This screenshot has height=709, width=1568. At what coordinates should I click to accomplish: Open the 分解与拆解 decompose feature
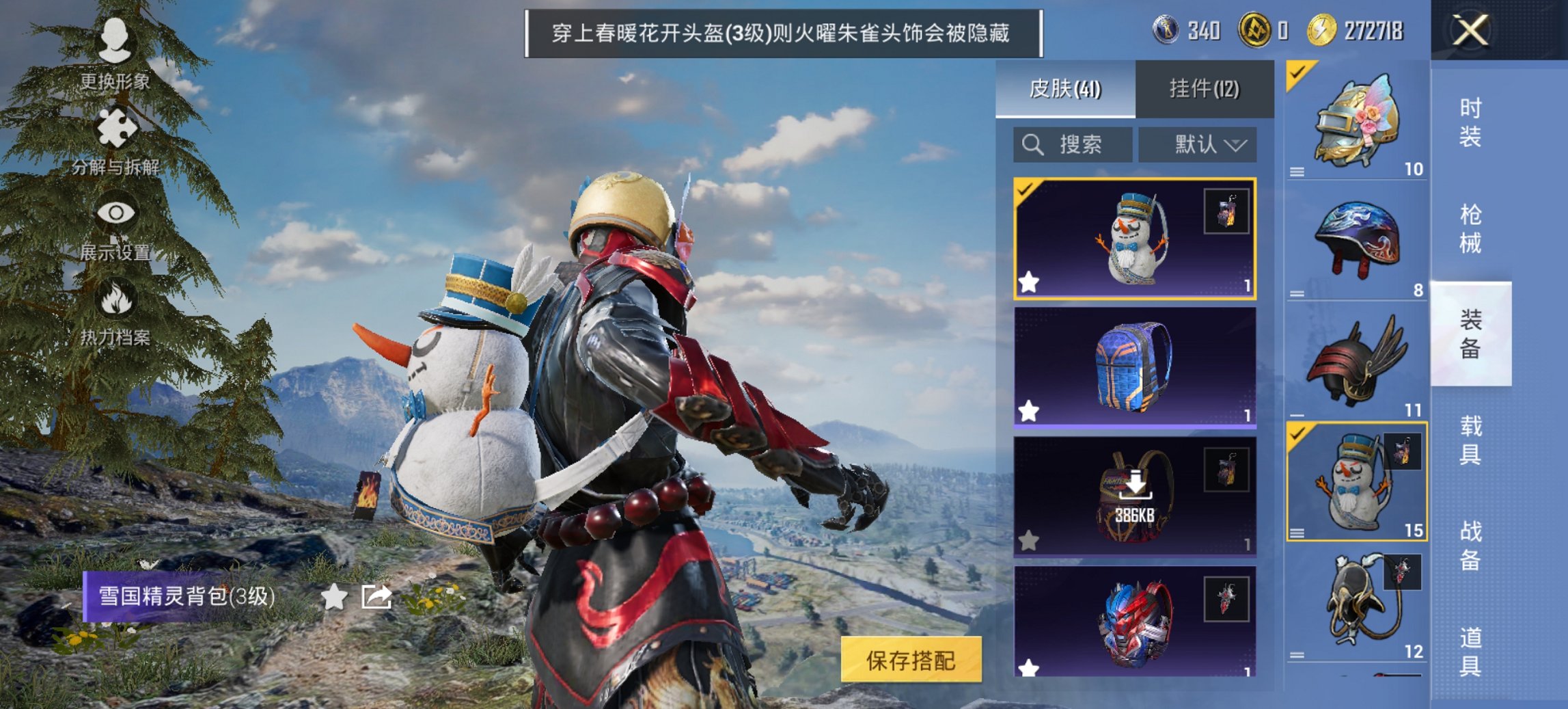click(118, 126)
